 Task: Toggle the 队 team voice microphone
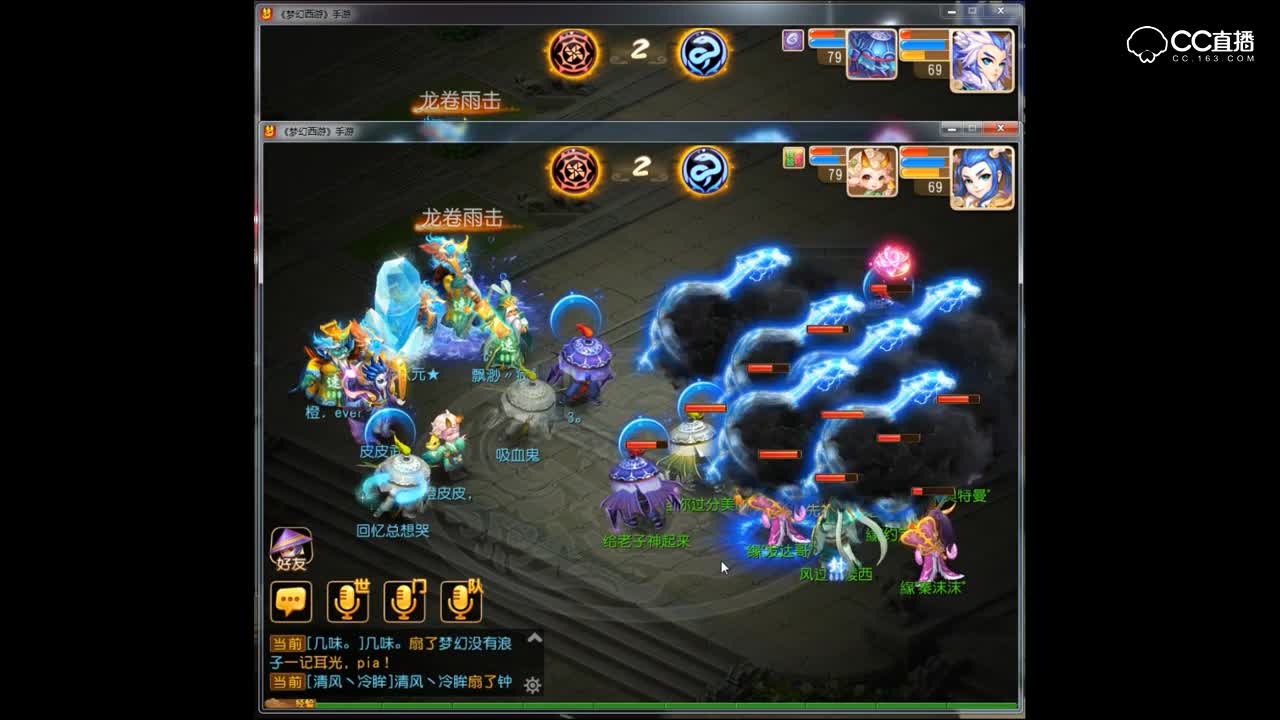461,599
